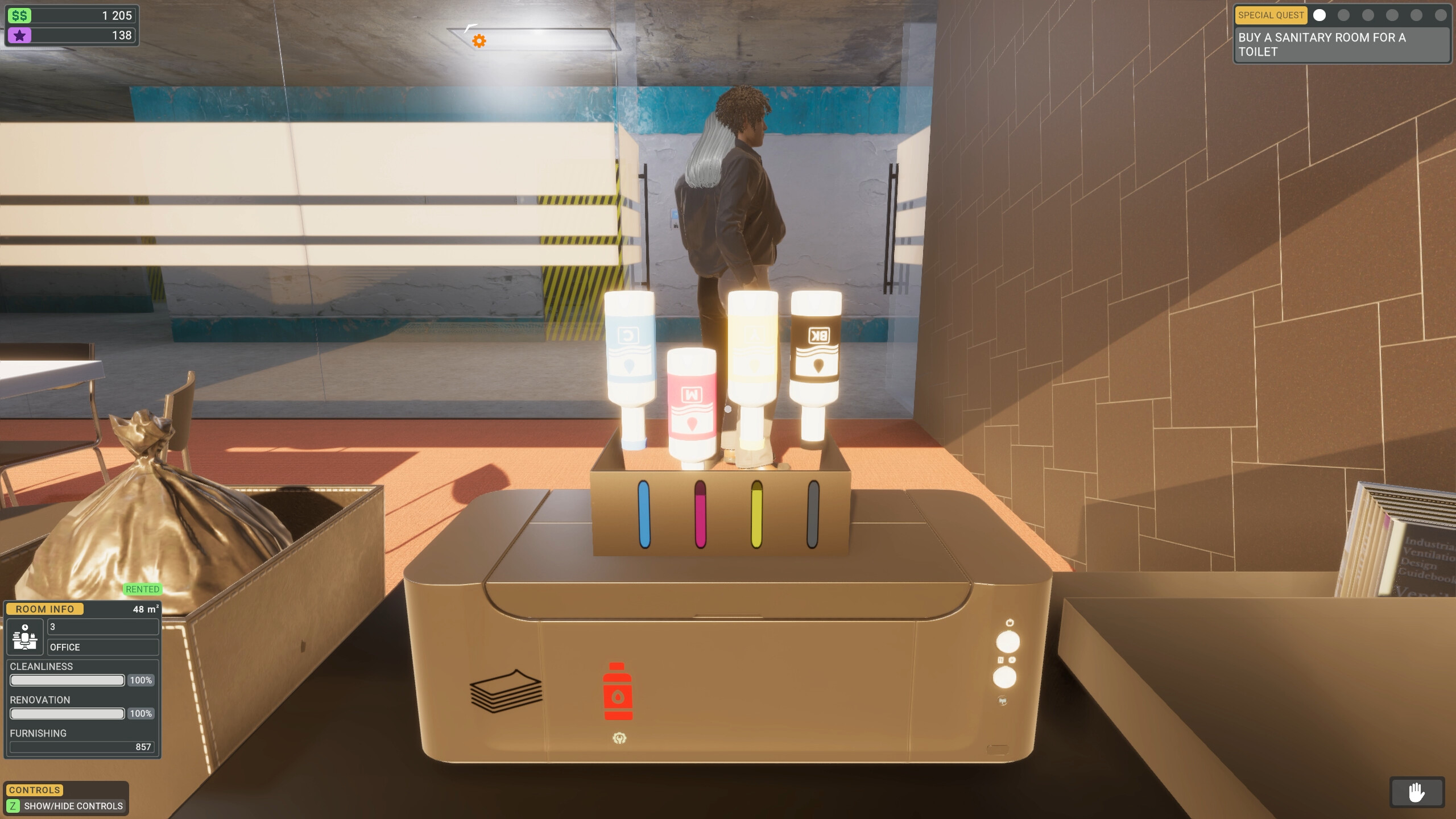Viewport: 1456px width, 819px height.
Task: Click the green RENTED status indicator
Action: coord(142,589)
